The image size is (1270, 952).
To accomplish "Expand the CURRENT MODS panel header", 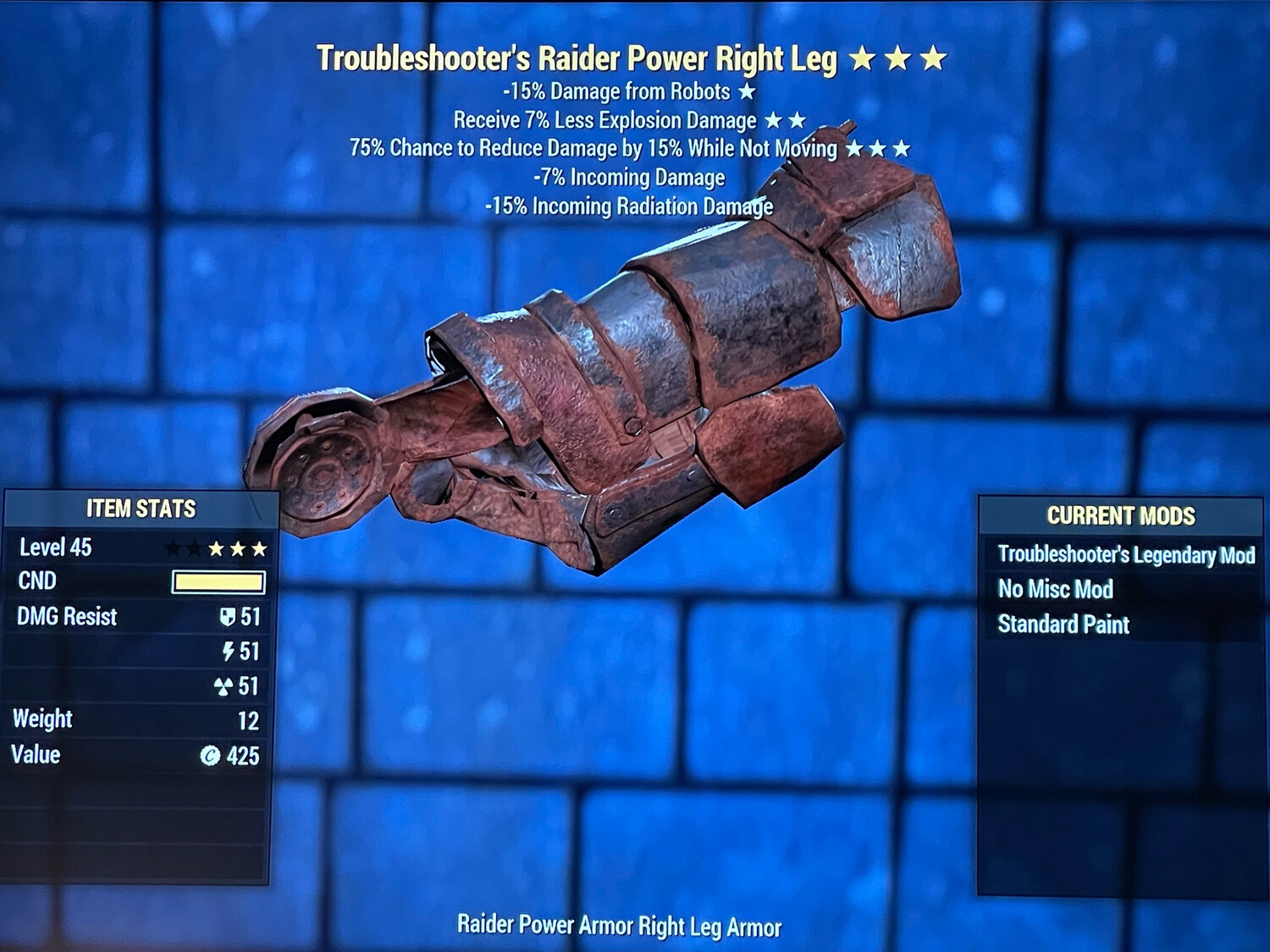I will pos(1121,515).
